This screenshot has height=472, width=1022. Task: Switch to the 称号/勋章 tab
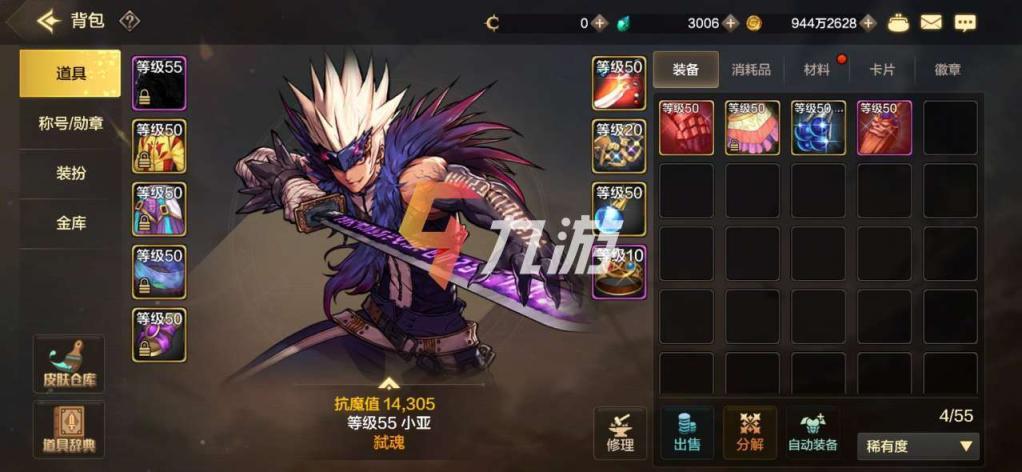(x=70, y=124)
